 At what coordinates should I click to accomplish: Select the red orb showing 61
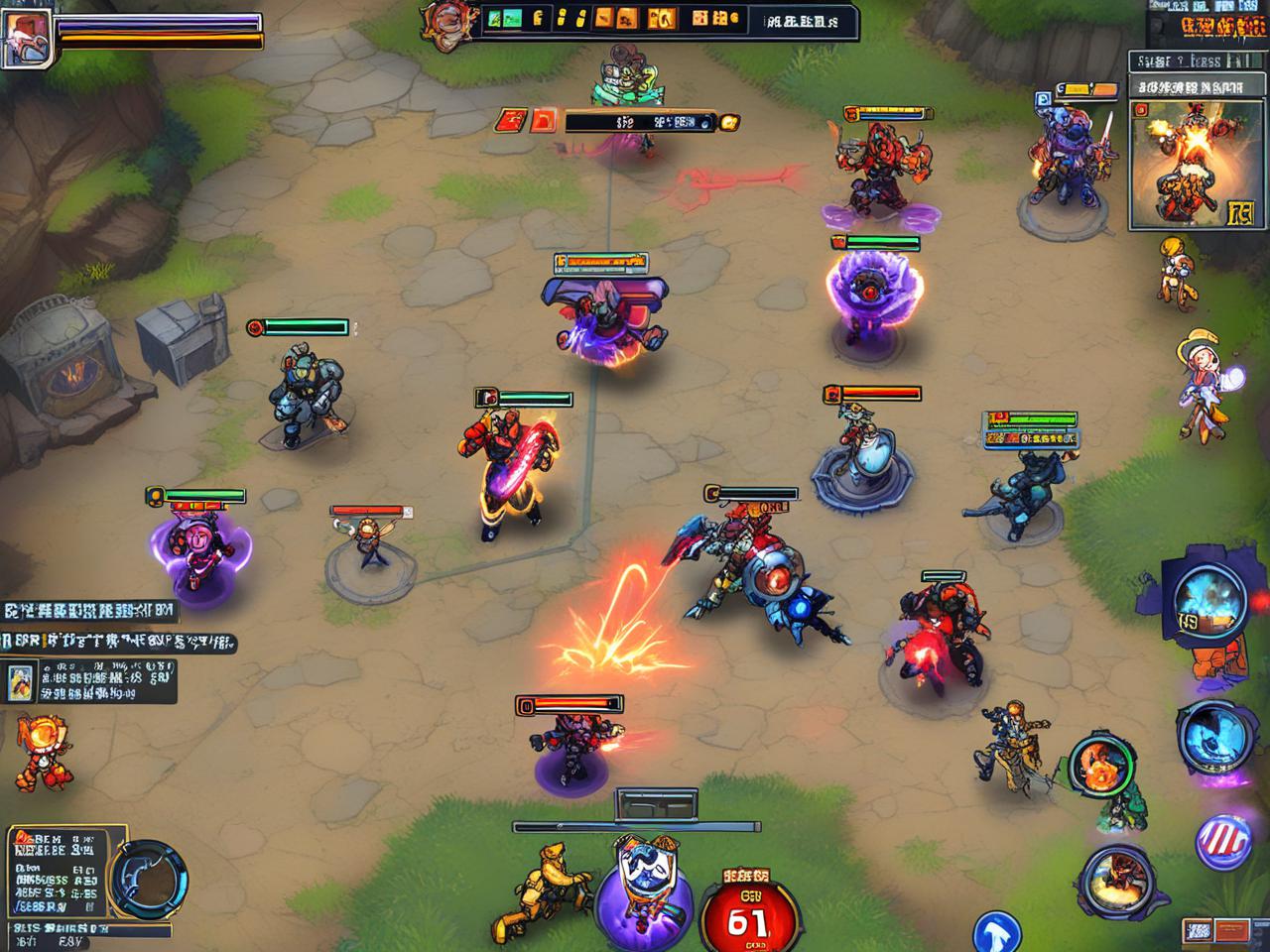pyautogui.click(x=746, y=912)
